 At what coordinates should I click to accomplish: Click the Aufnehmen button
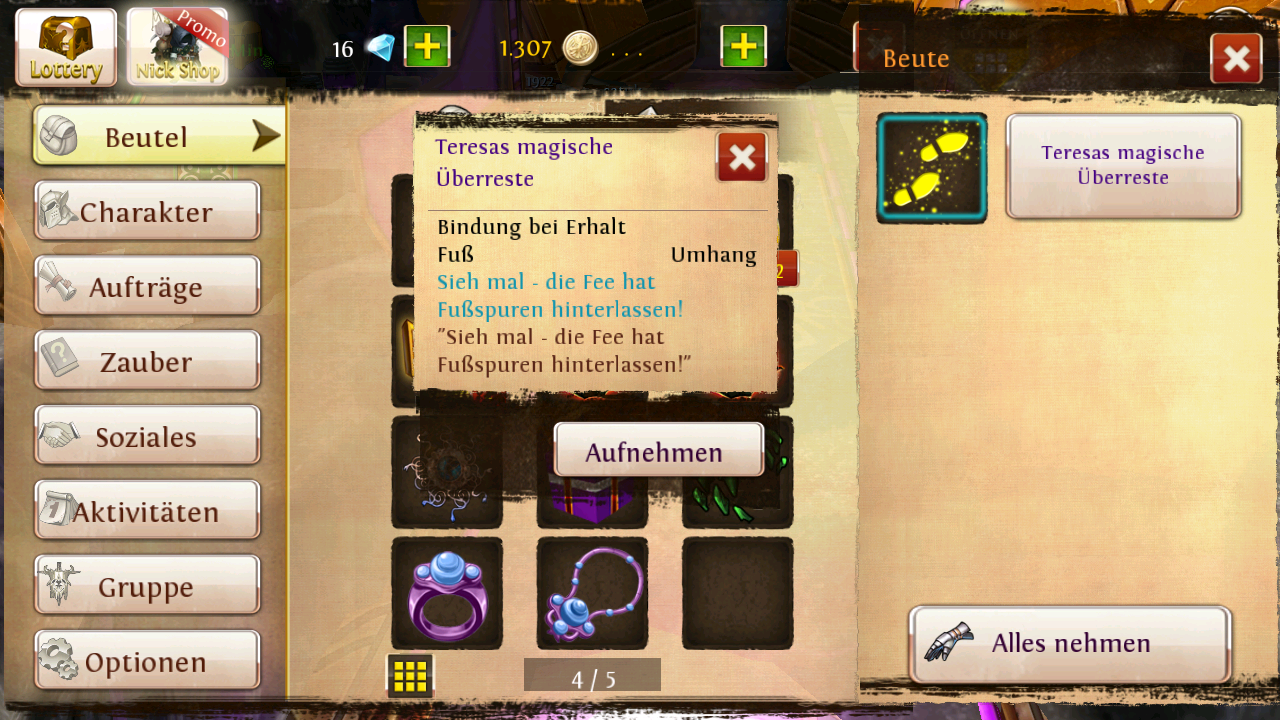coord(658,451)
